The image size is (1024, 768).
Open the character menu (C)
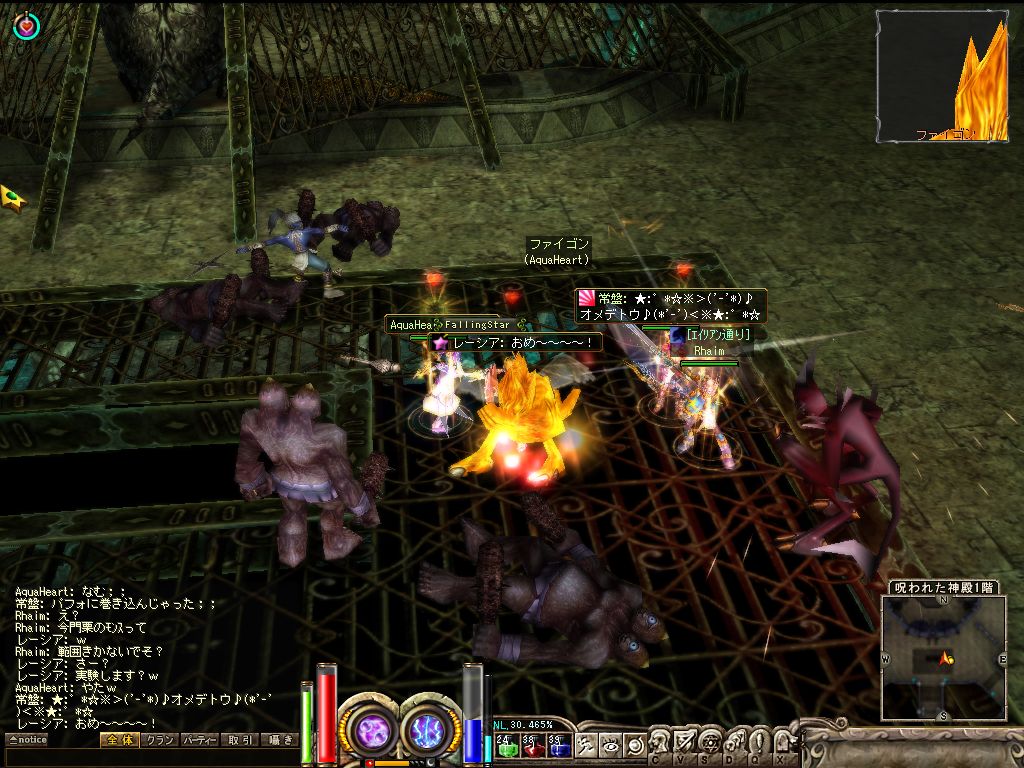tap(660, 744)
